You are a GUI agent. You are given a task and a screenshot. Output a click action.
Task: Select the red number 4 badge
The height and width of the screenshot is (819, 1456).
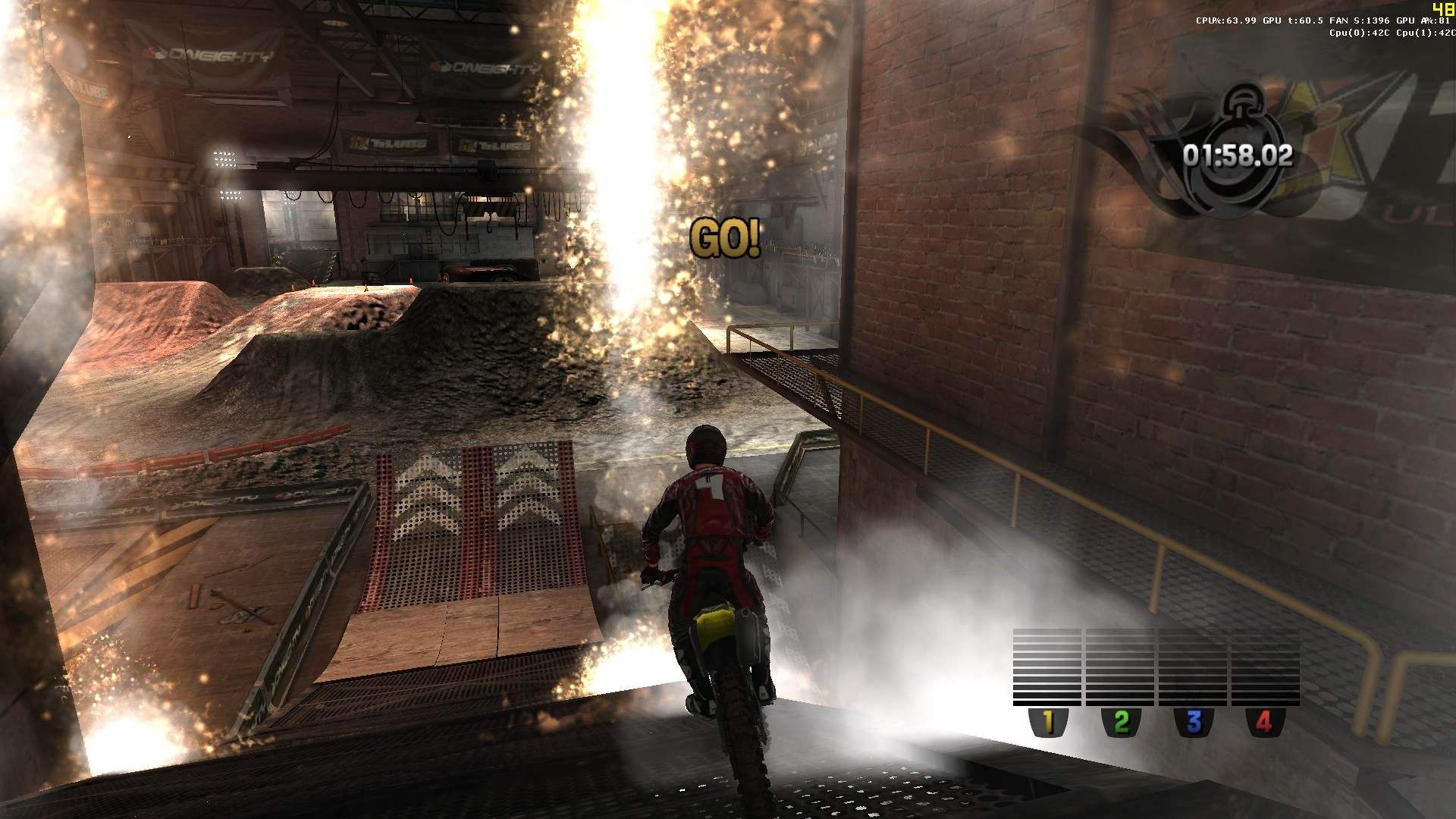pyautogui.click(x=1264, y=722)
